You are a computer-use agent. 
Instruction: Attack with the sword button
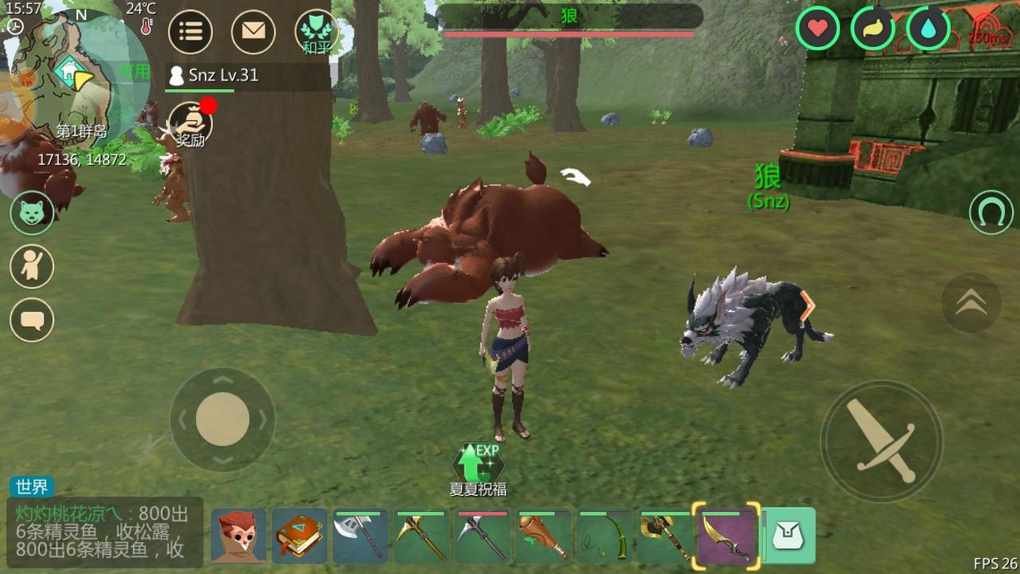[x=882, y=441]
